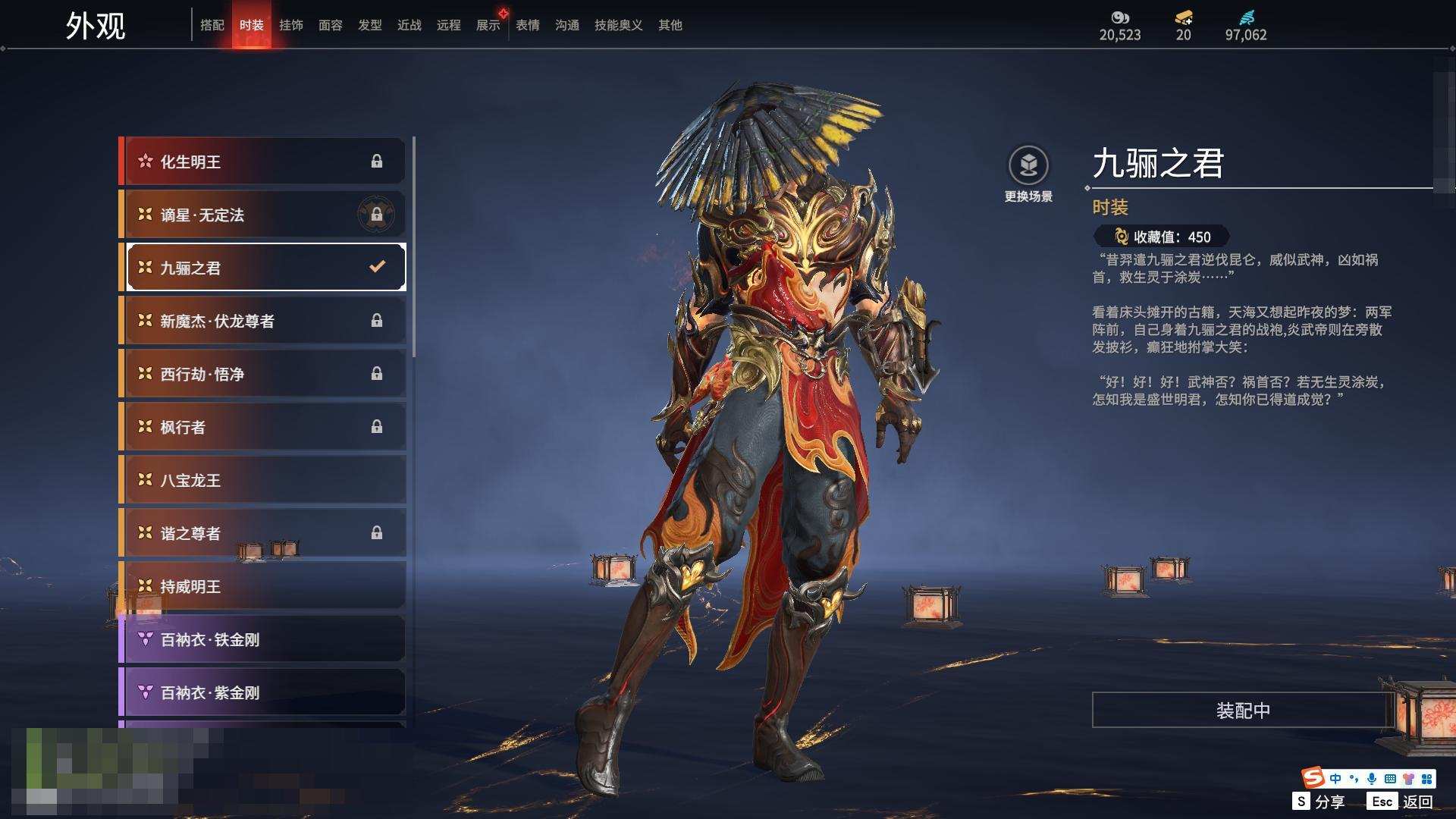Select the 面容 tab
1456x819 pixels.
[331, 25]
